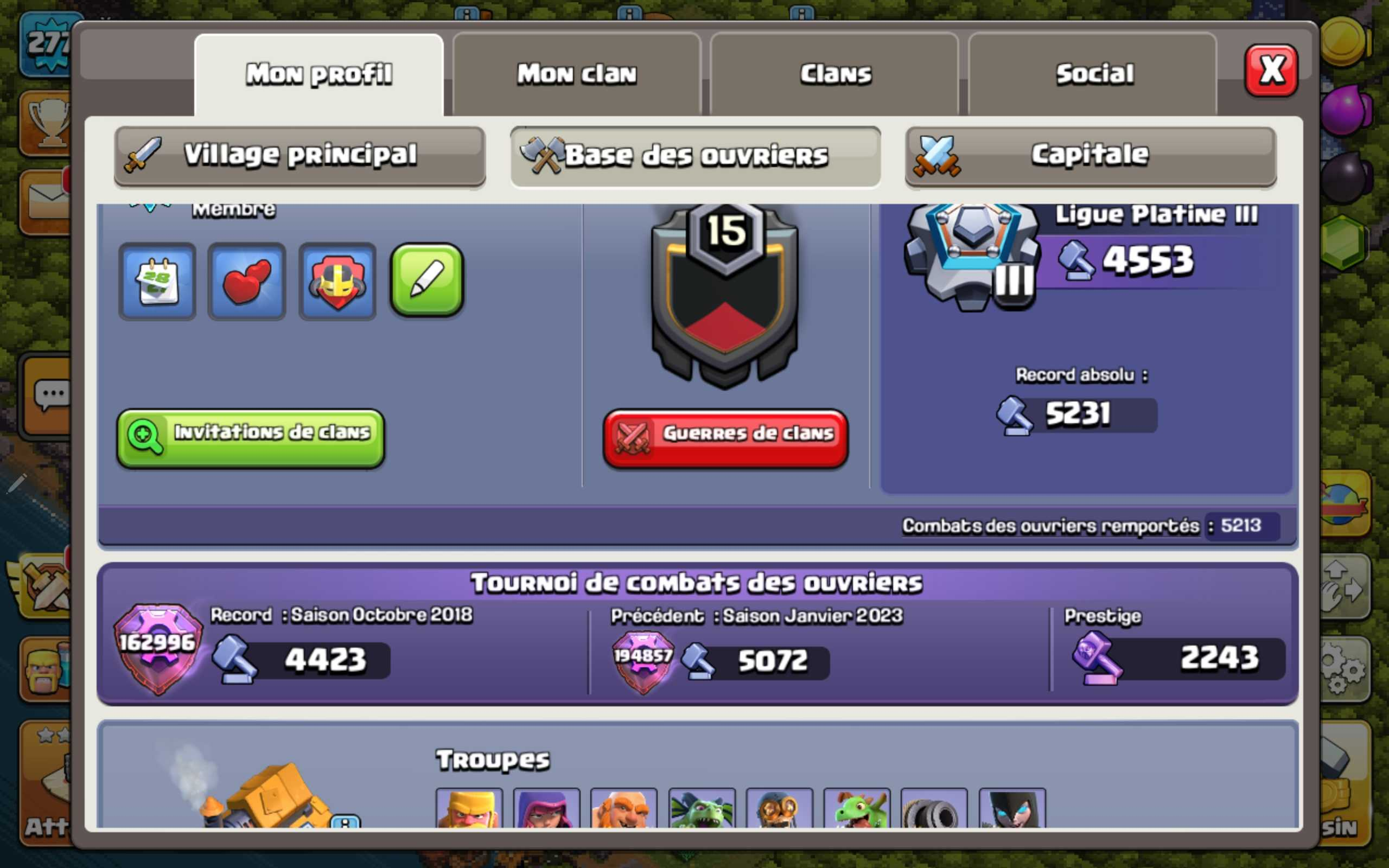Open the green pencil edit icon
Image resolution: width=1389 pixels, height=868 pixels.
[x=426, y=280]
